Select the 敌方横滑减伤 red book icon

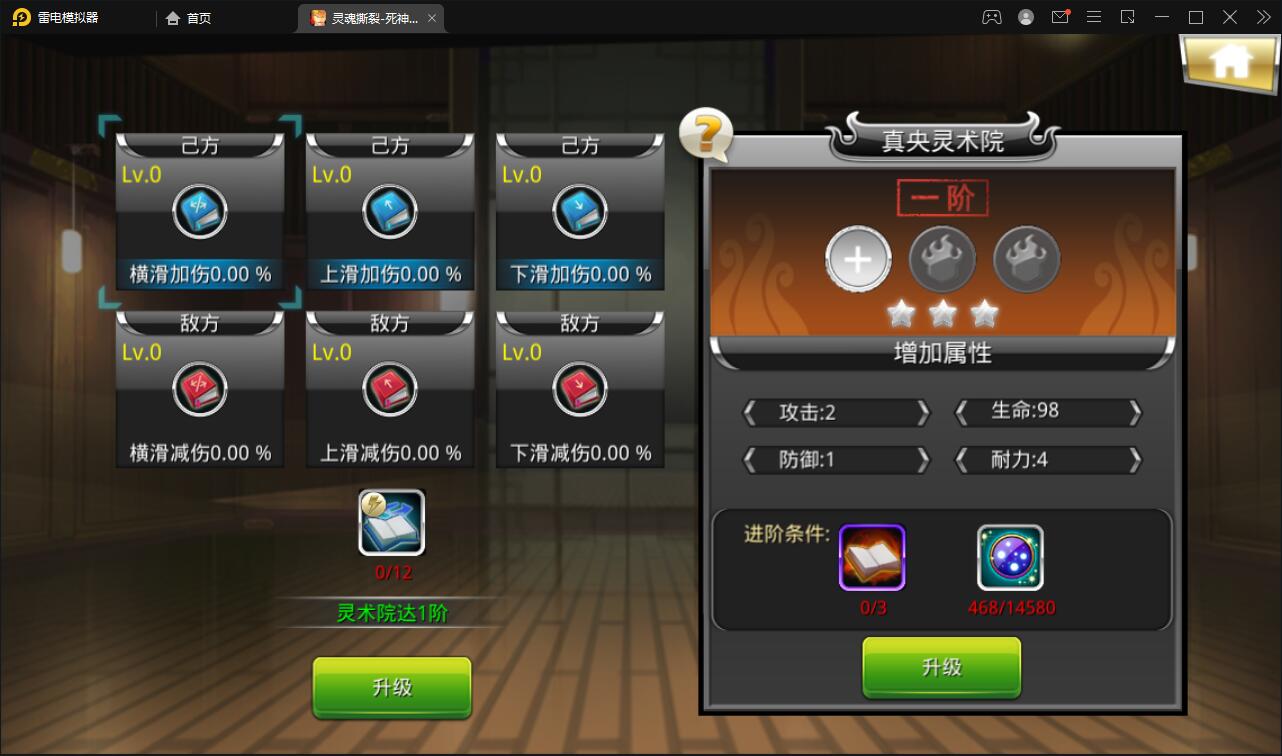[199, 390]
